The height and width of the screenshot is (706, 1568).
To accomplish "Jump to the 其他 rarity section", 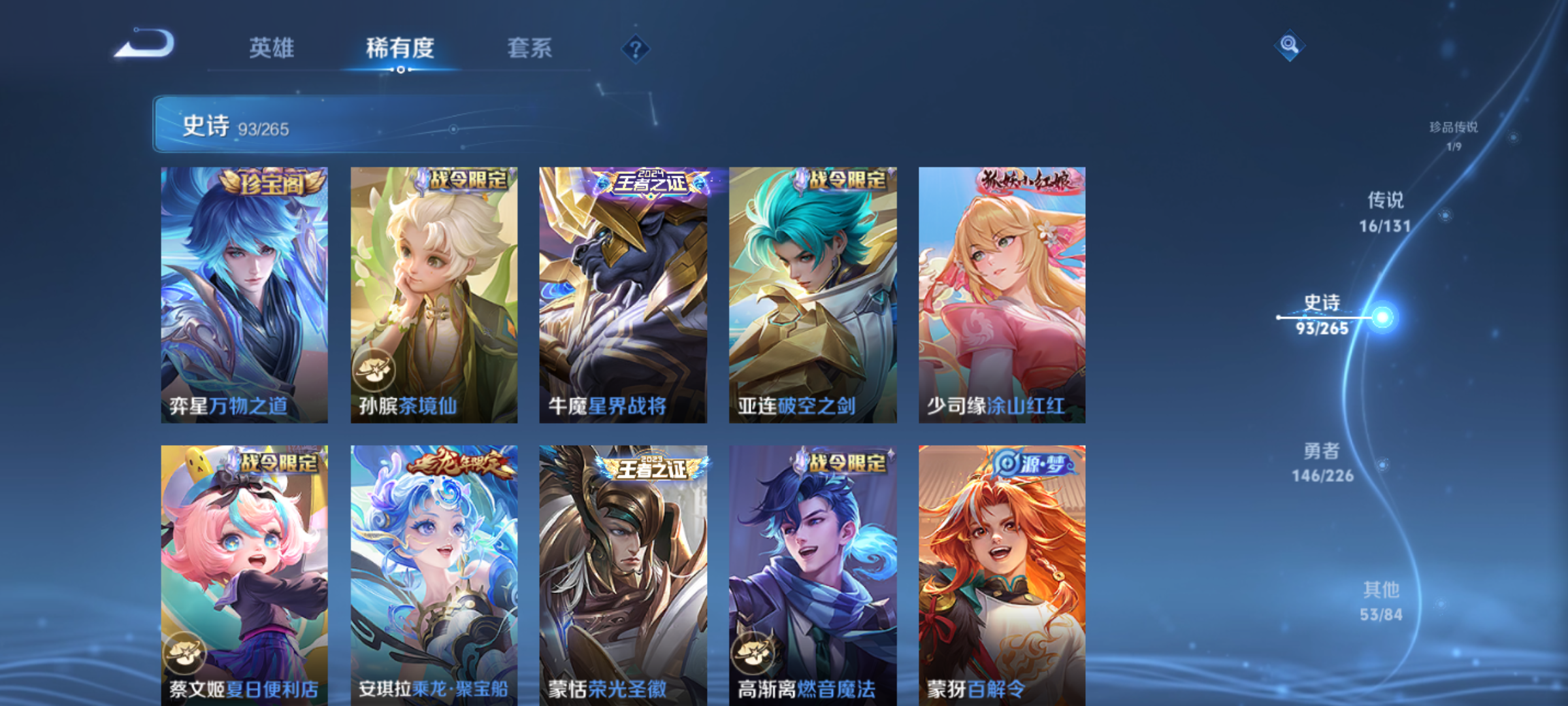I will [x=1381, y=601].
